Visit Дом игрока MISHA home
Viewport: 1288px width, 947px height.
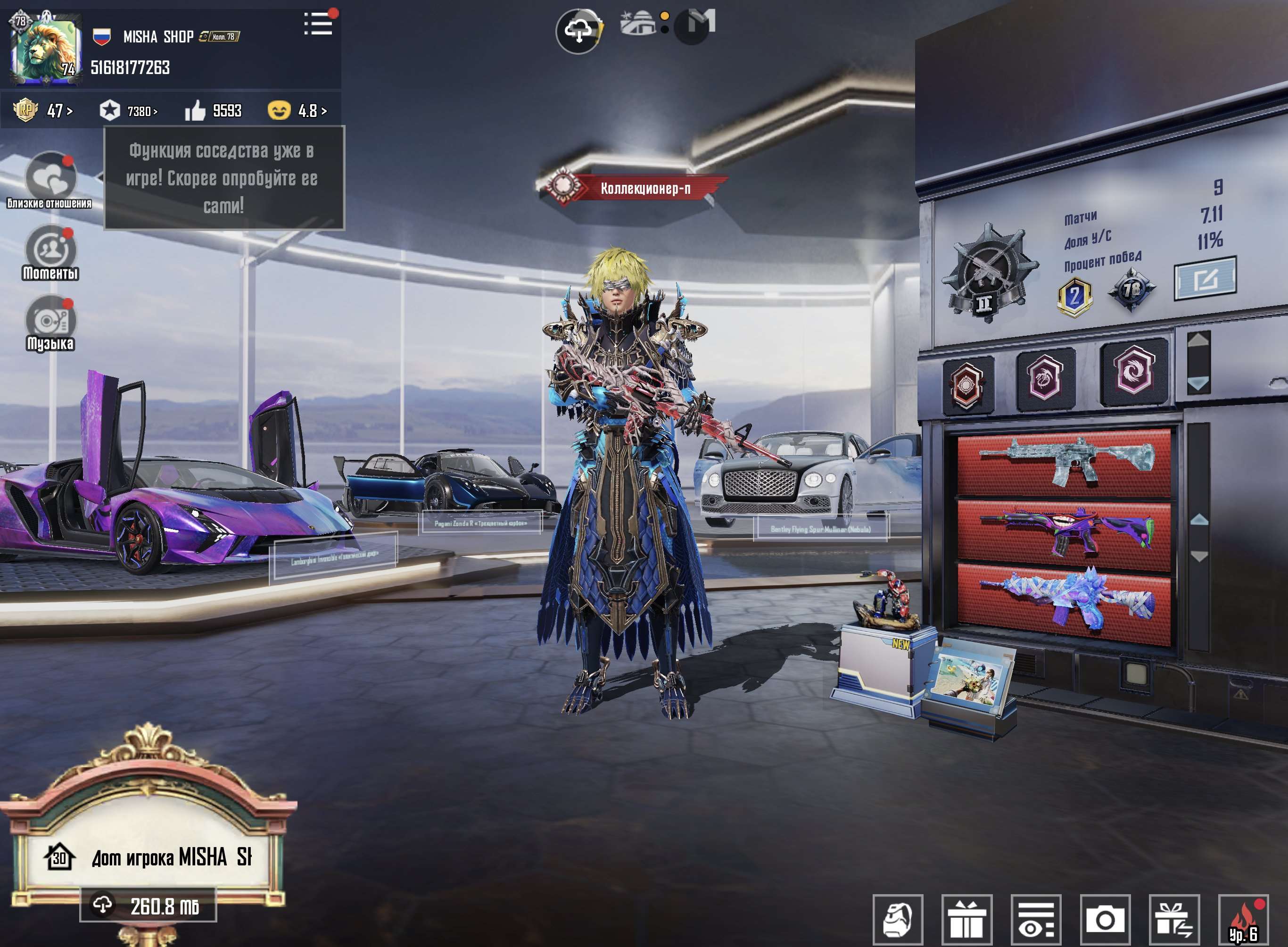149,857
